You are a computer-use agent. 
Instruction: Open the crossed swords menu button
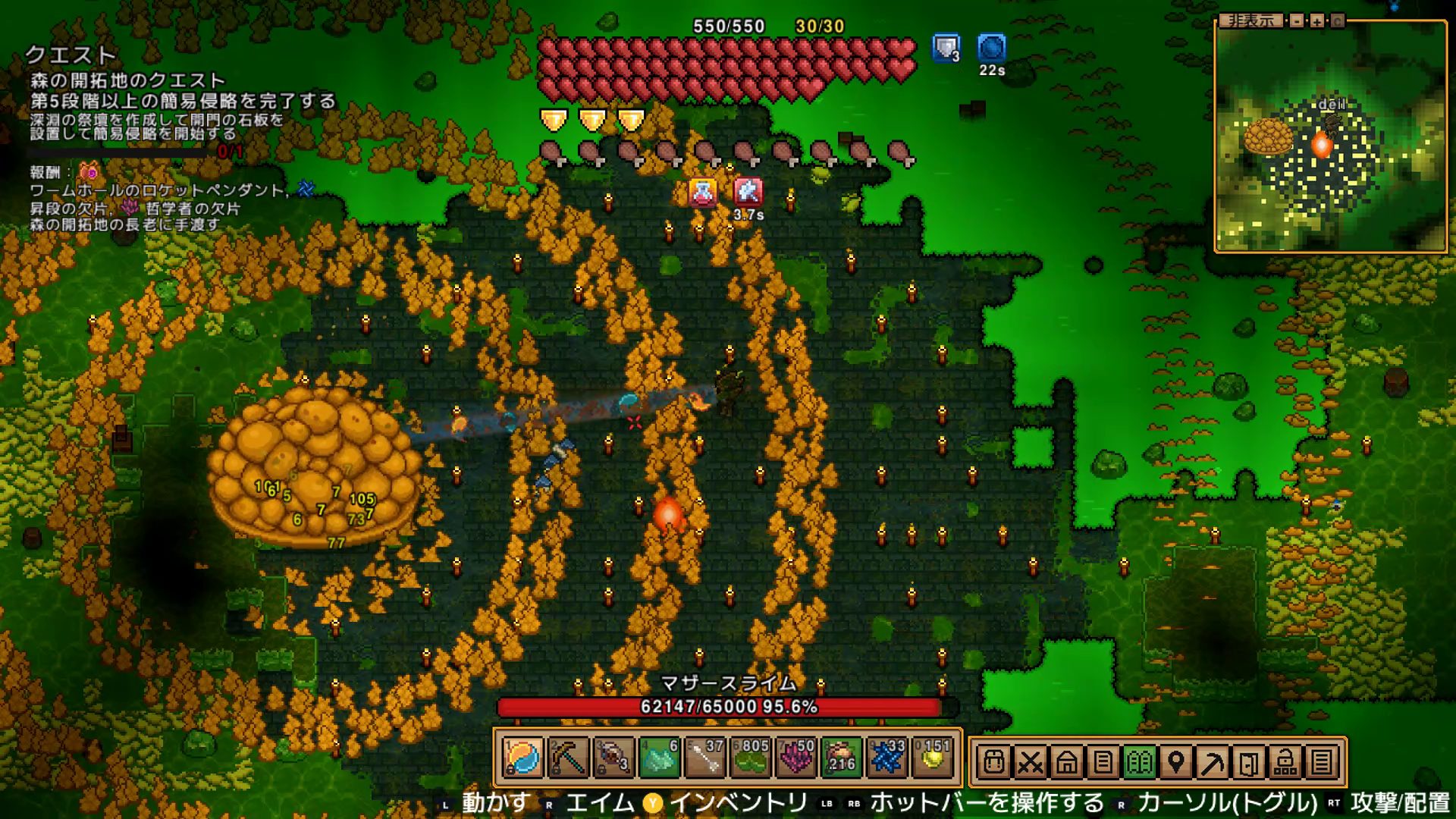pos(1030,761)
